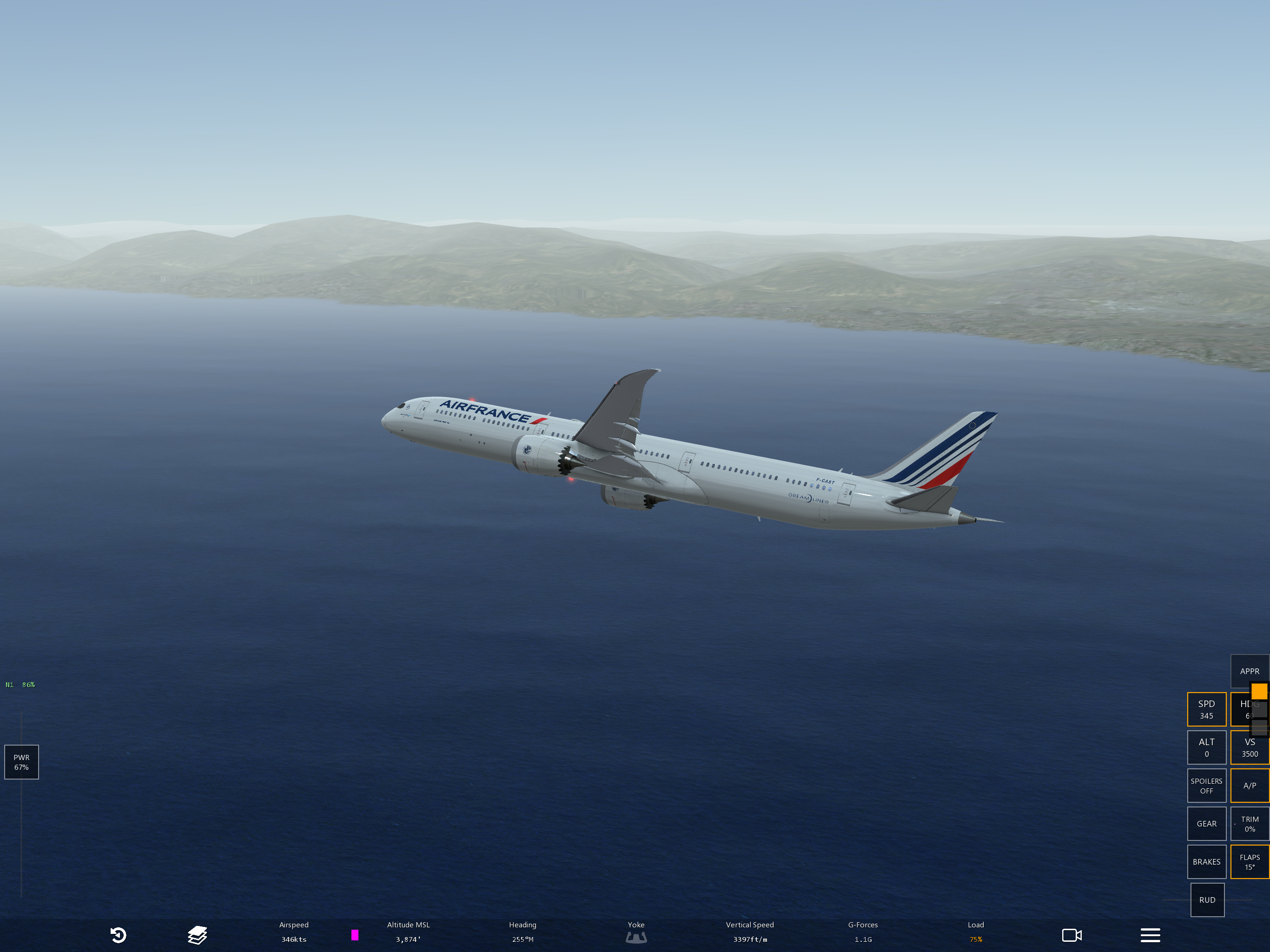Open the replay rewind icon
Screen dimensions: 1270x952
(x=118, y=935)
